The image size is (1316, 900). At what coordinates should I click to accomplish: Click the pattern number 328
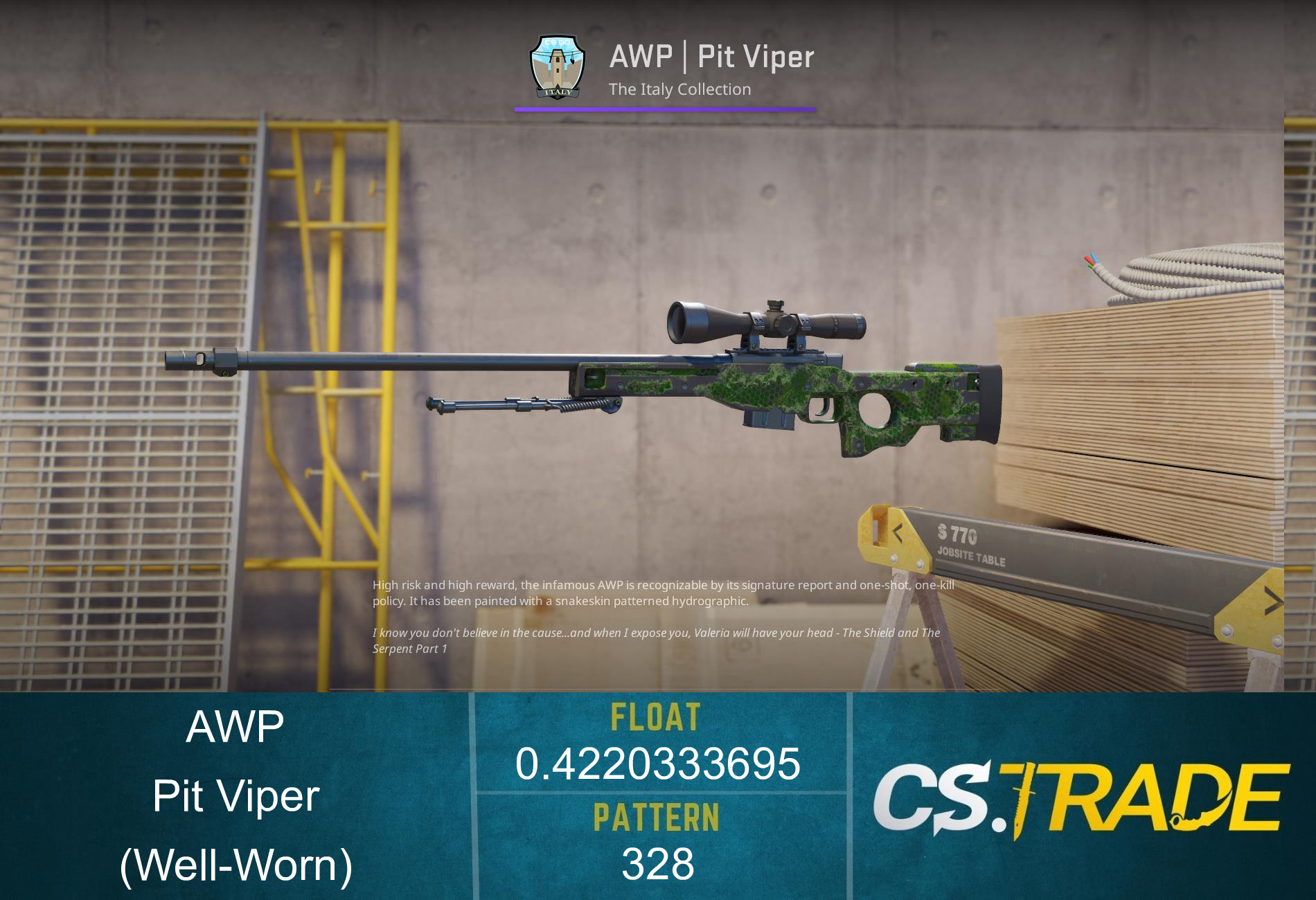[x=657, y=862]
